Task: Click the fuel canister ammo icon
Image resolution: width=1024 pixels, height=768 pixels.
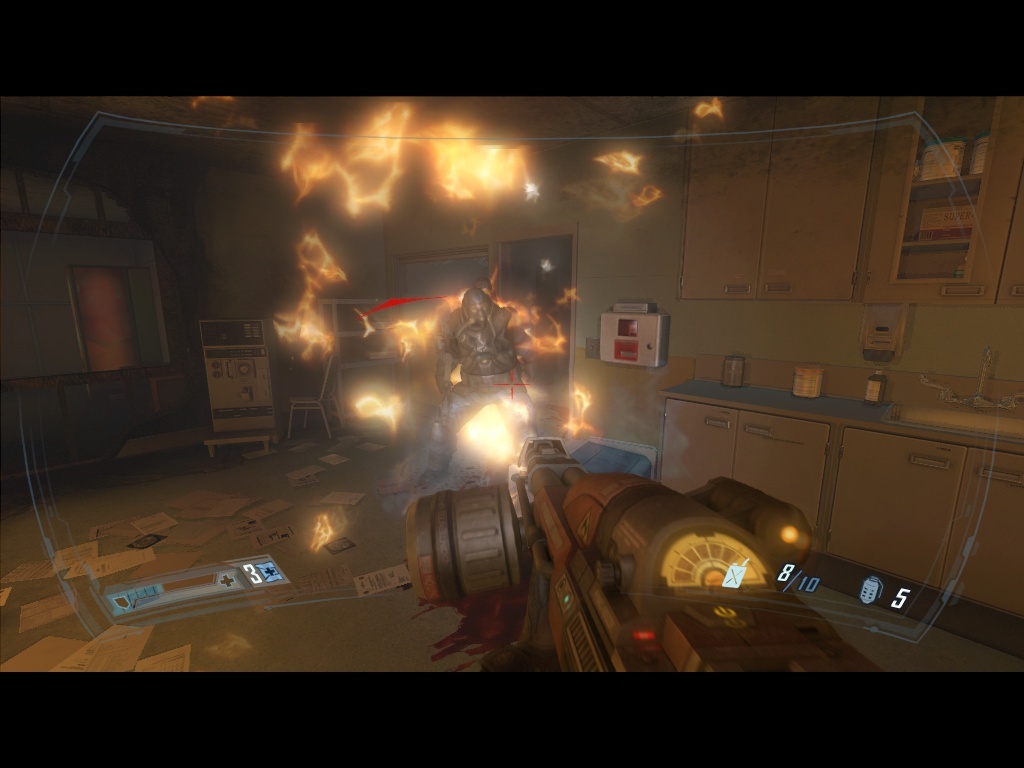Action: coord(738,574)
